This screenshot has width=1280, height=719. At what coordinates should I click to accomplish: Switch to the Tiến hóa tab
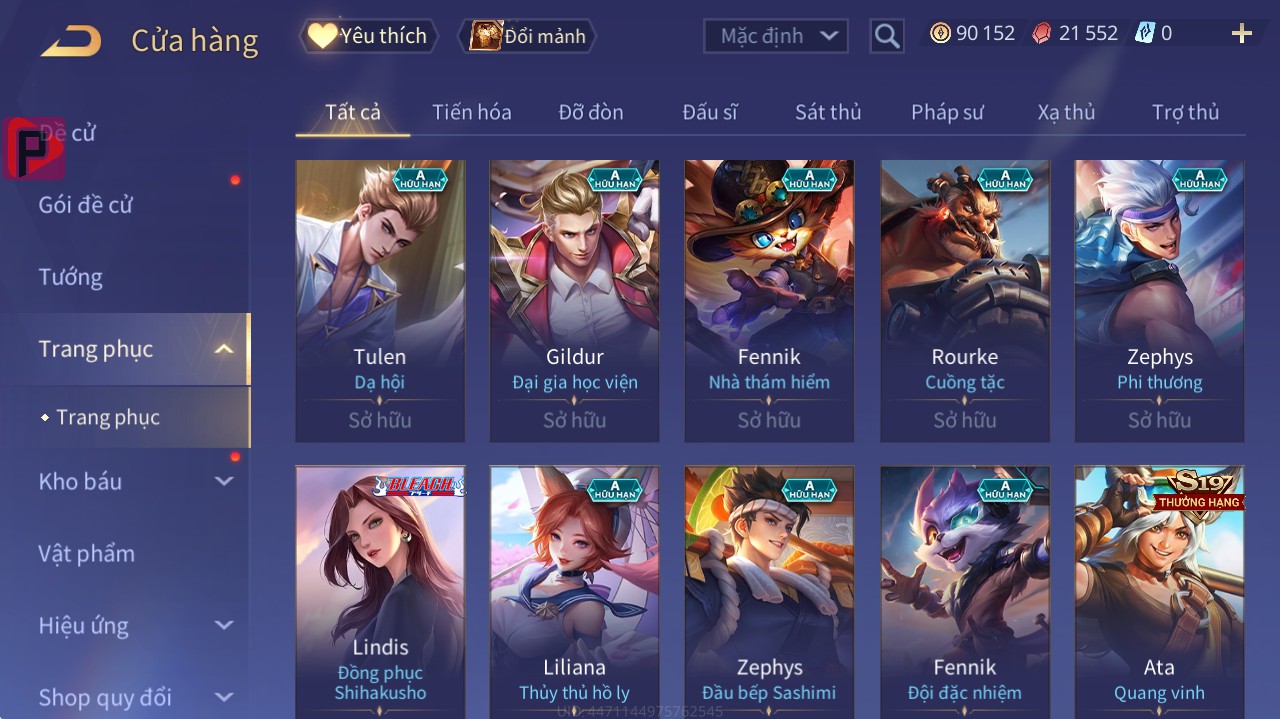(472, 112)
